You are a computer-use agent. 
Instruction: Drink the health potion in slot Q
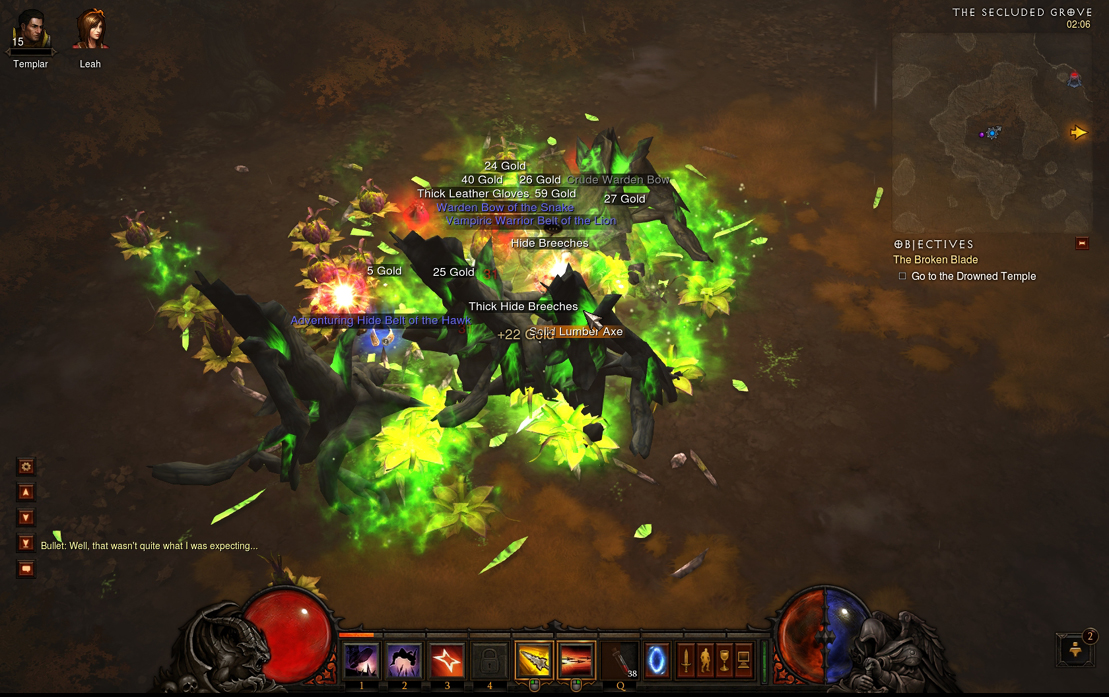pyautogui.click(x=621, y=660)
